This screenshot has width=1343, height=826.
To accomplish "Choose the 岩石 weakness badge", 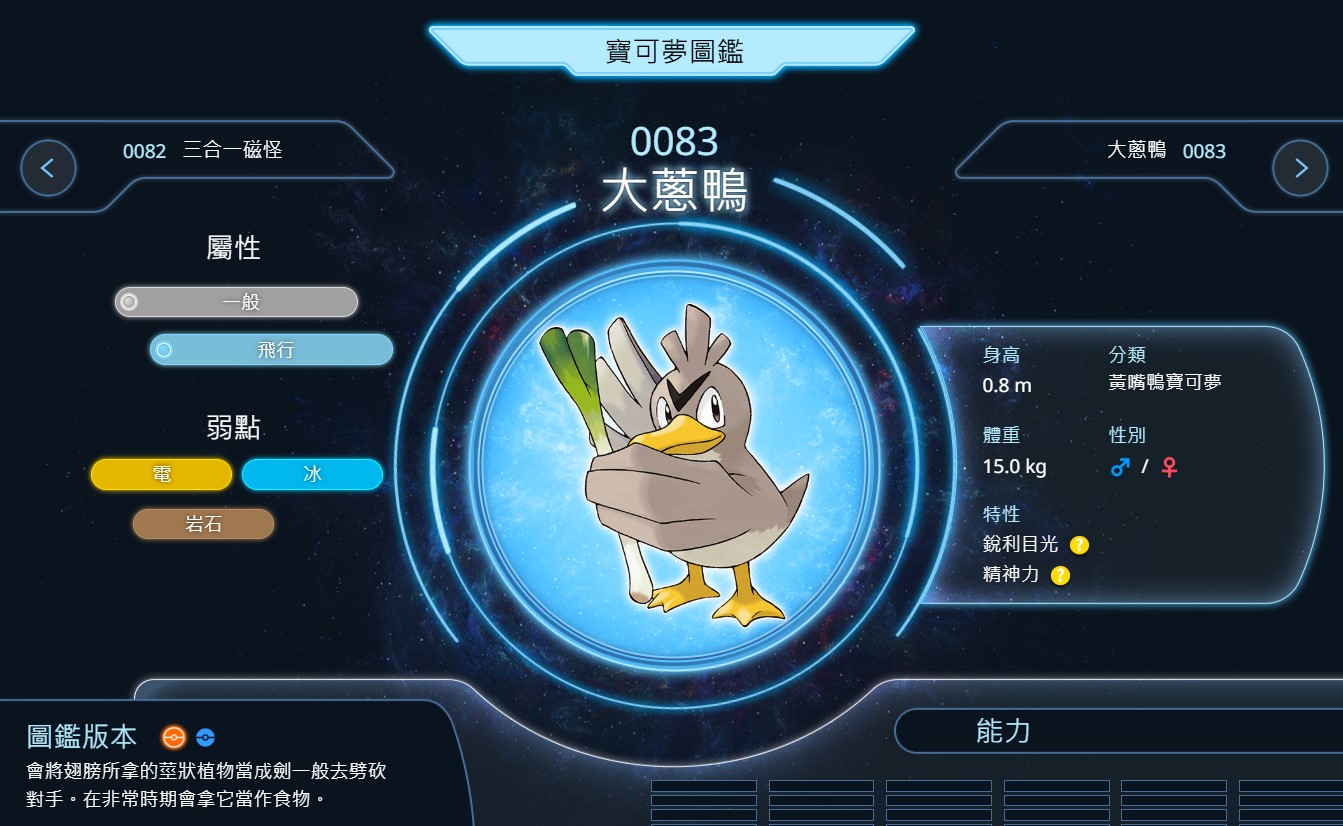I will [203, 524].
